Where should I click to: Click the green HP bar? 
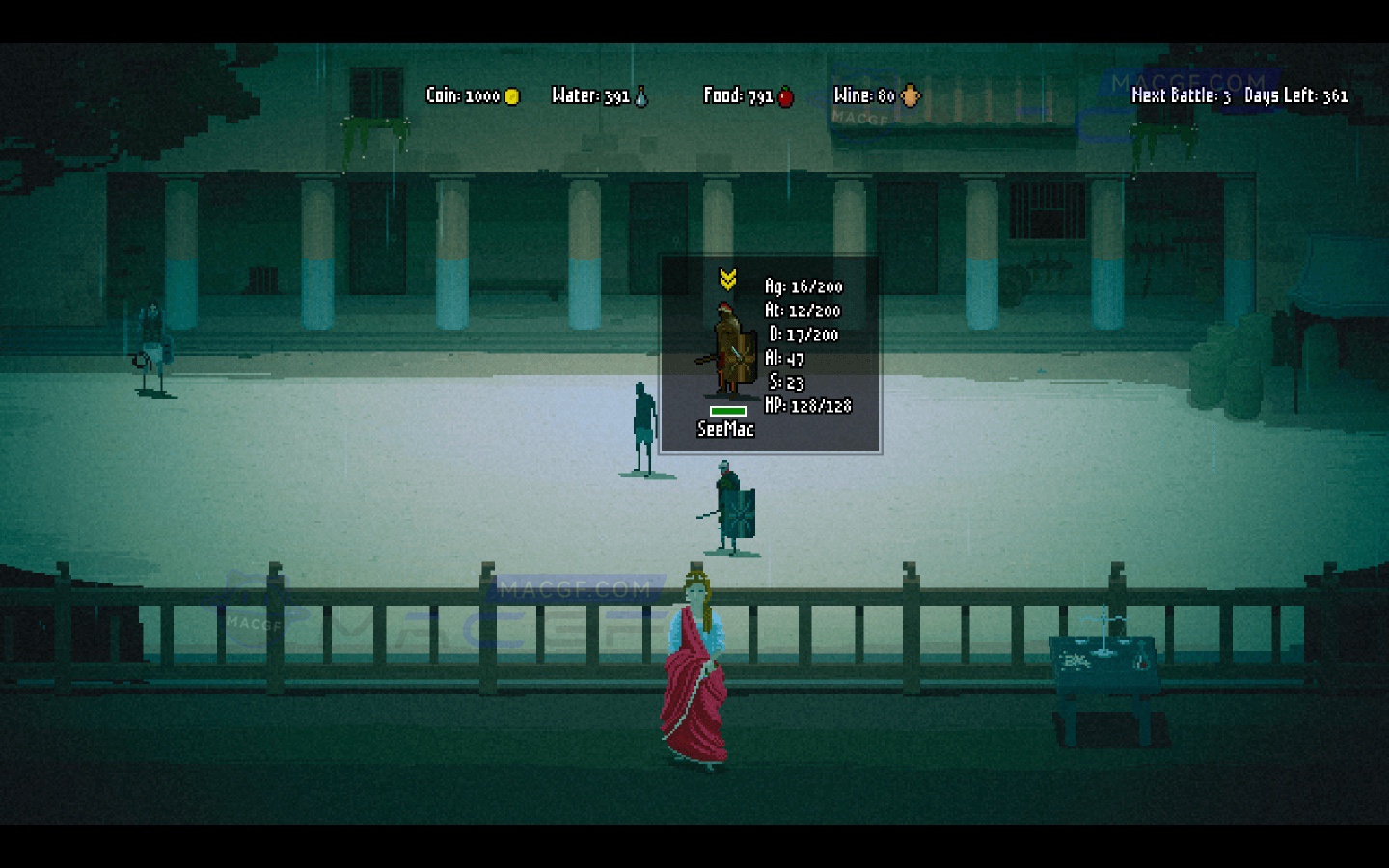click(x=728, y=411)
